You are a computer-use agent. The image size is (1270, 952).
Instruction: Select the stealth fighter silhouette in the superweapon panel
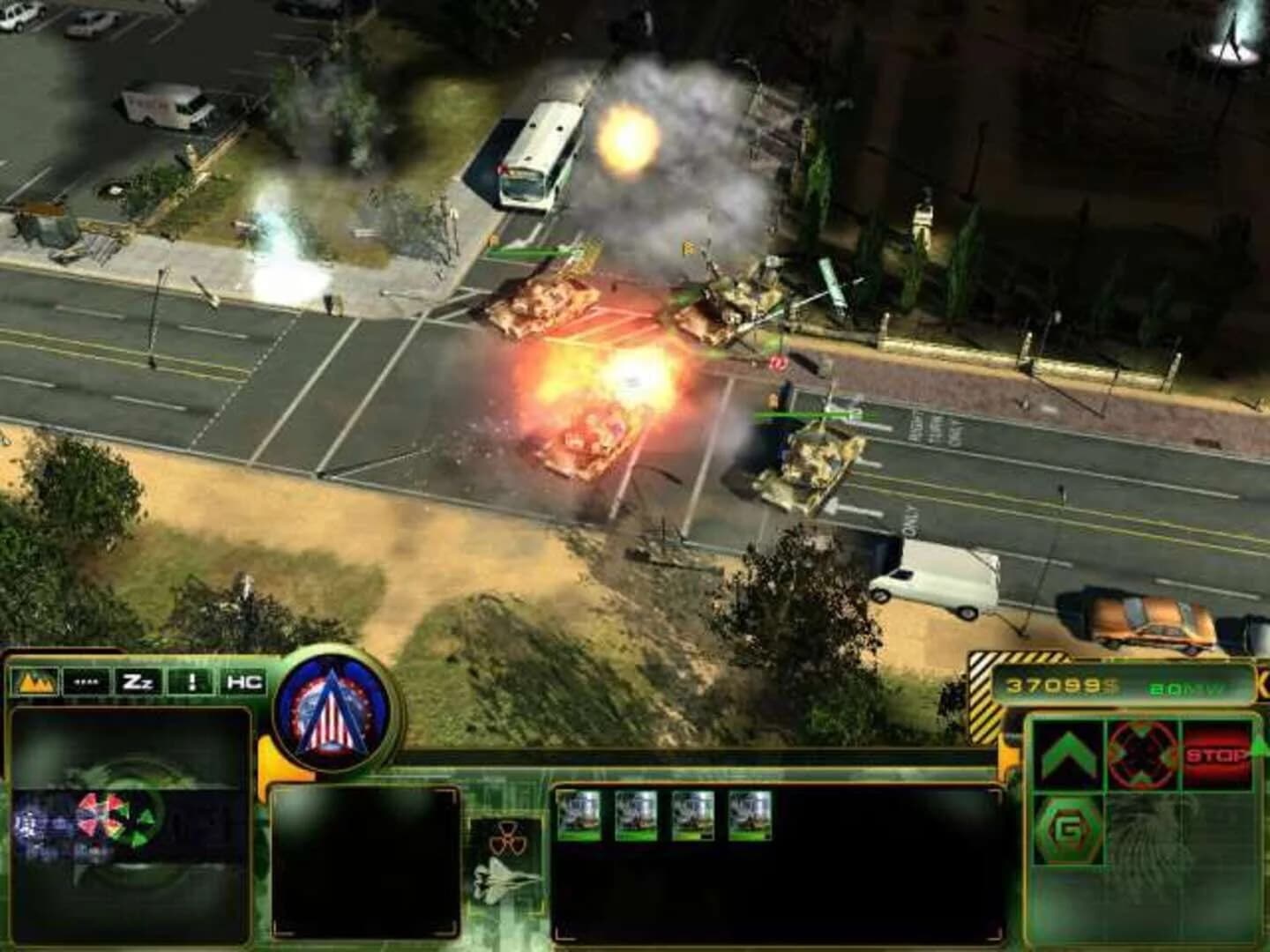pyautogui.click(x=503, y=881)
